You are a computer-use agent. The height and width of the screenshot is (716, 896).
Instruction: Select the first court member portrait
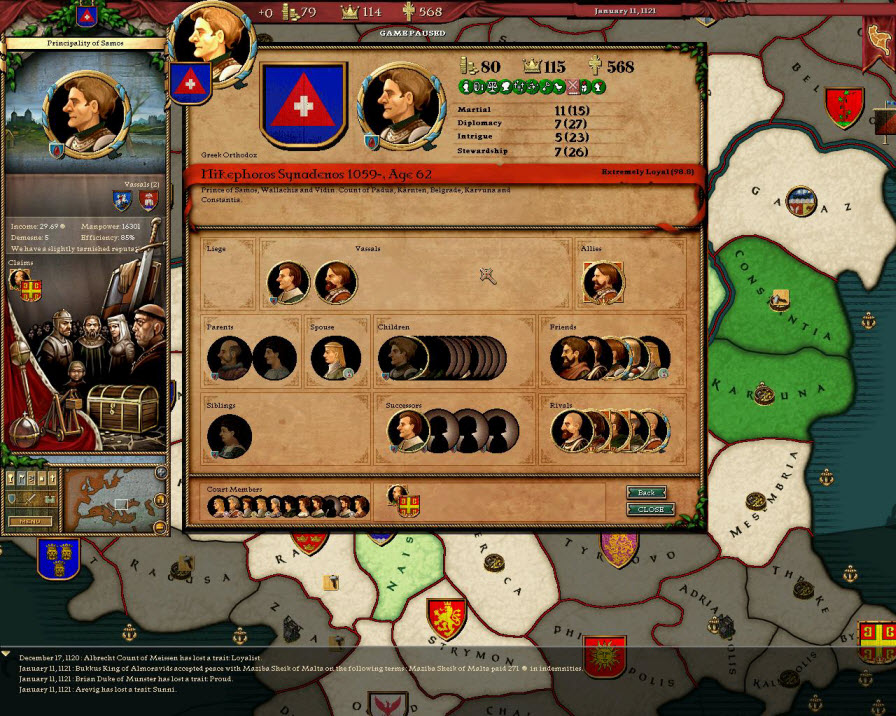tap(217, 507)
